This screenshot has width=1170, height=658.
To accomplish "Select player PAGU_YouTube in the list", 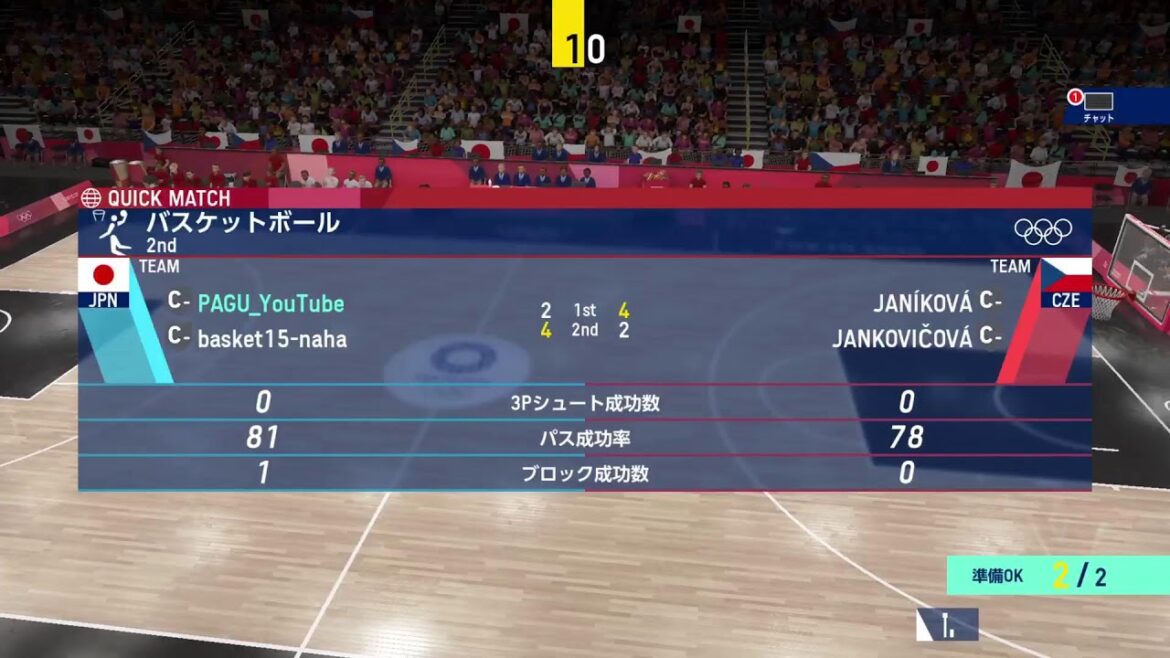I will tap(270, 303).
